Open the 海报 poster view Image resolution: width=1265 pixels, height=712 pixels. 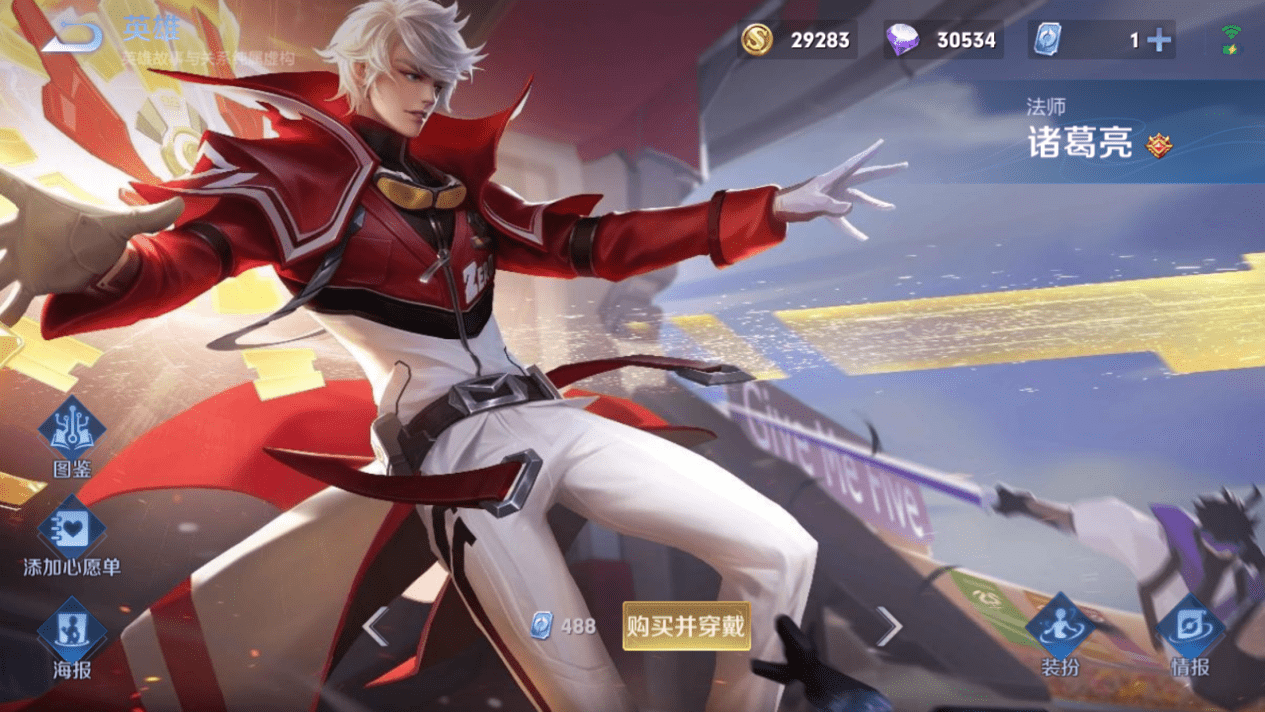click(x=72, y=631)
